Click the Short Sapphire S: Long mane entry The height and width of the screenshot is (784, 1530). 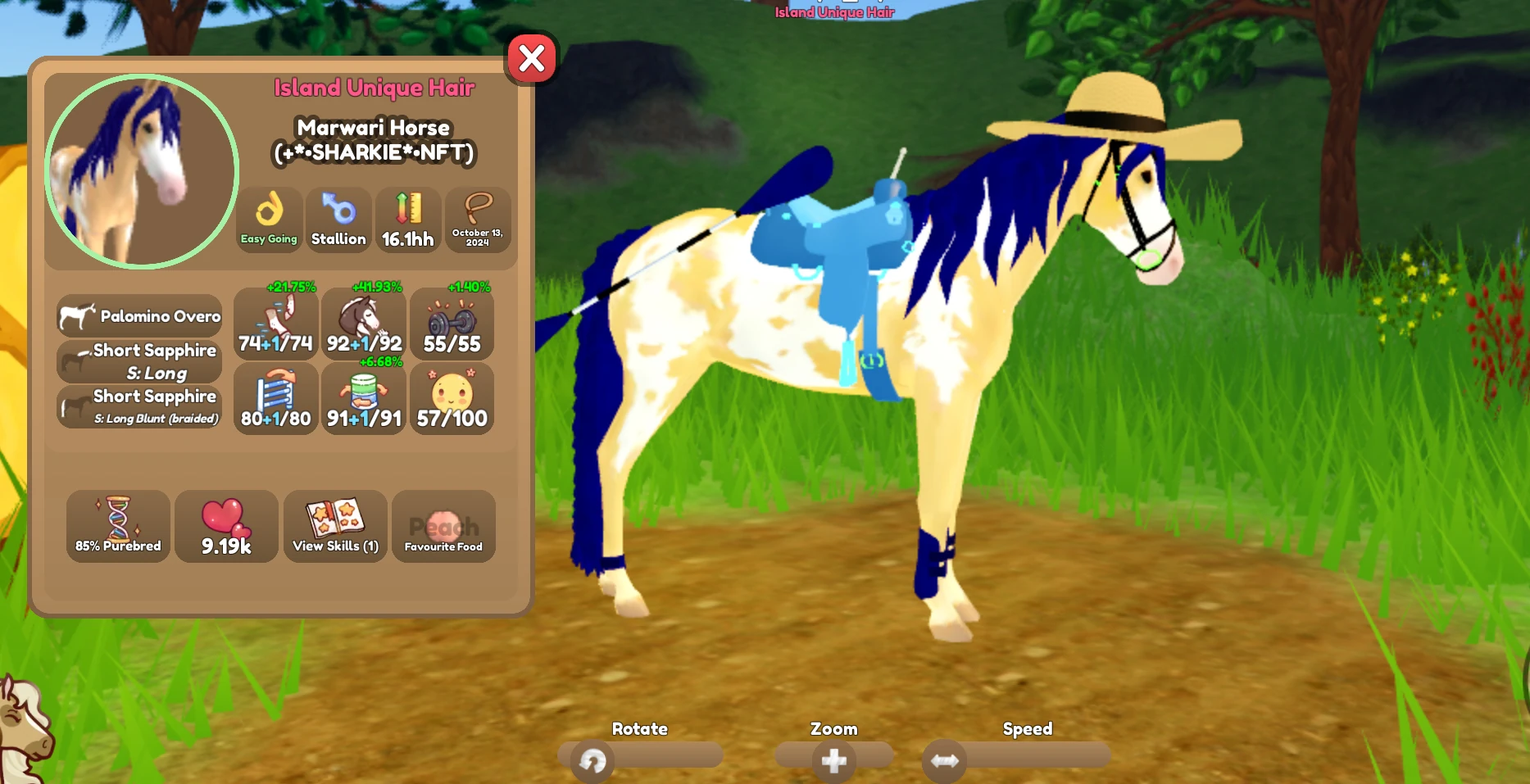point(139,360)
